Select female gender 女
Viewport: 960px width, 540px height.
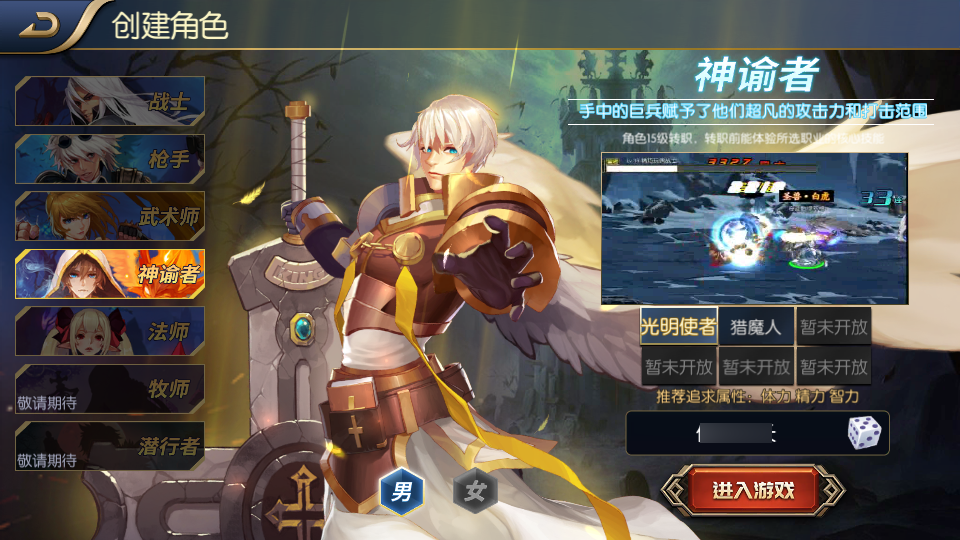click(x=475, y=491)
